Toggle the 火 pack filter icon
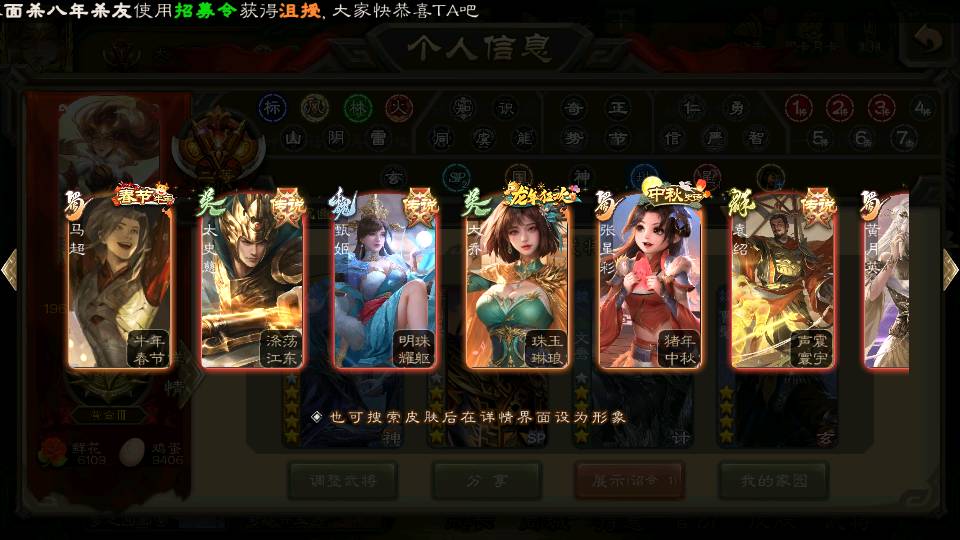The image size is (960, 540). pyautogui.click(x=399, y=107)
